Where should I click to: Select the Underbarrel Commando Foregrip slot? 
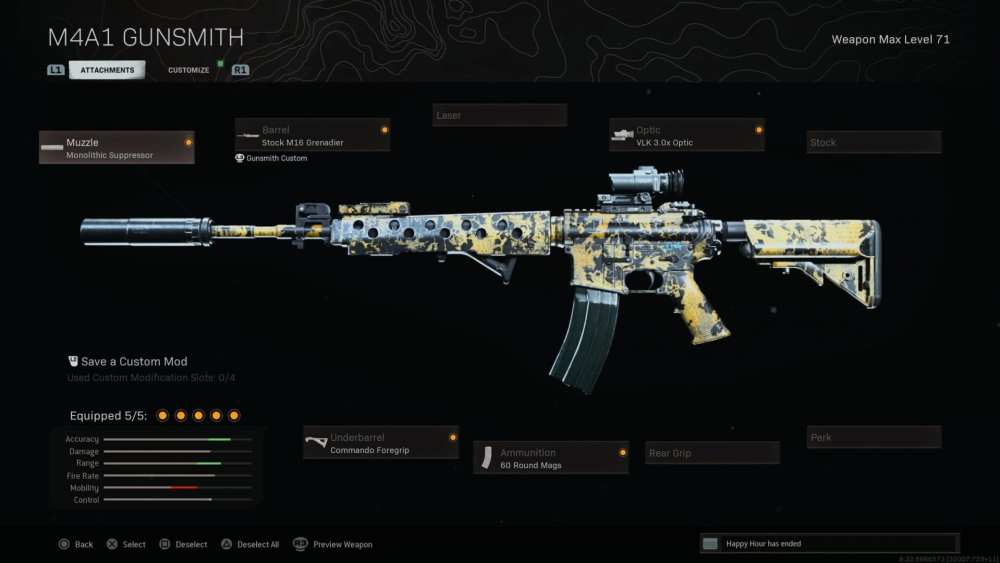(x=381, y=444)
